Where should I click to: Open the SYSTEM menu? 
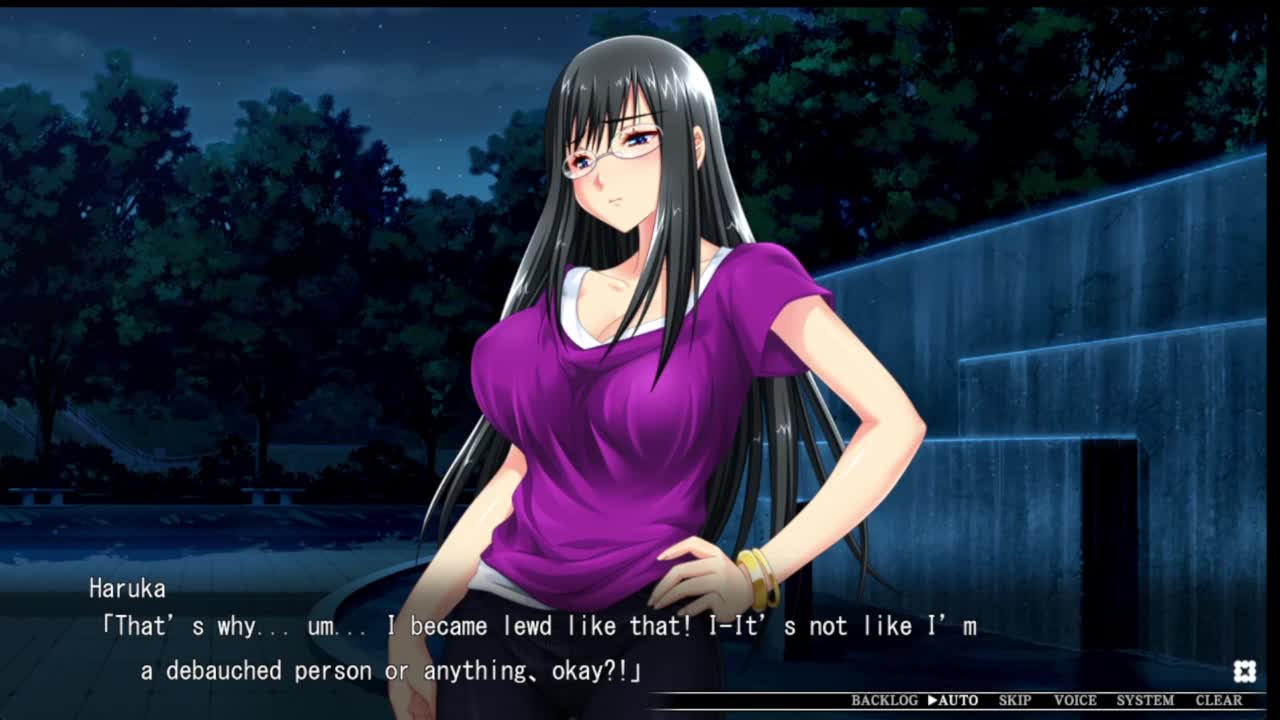click(x=1145, y=701)
